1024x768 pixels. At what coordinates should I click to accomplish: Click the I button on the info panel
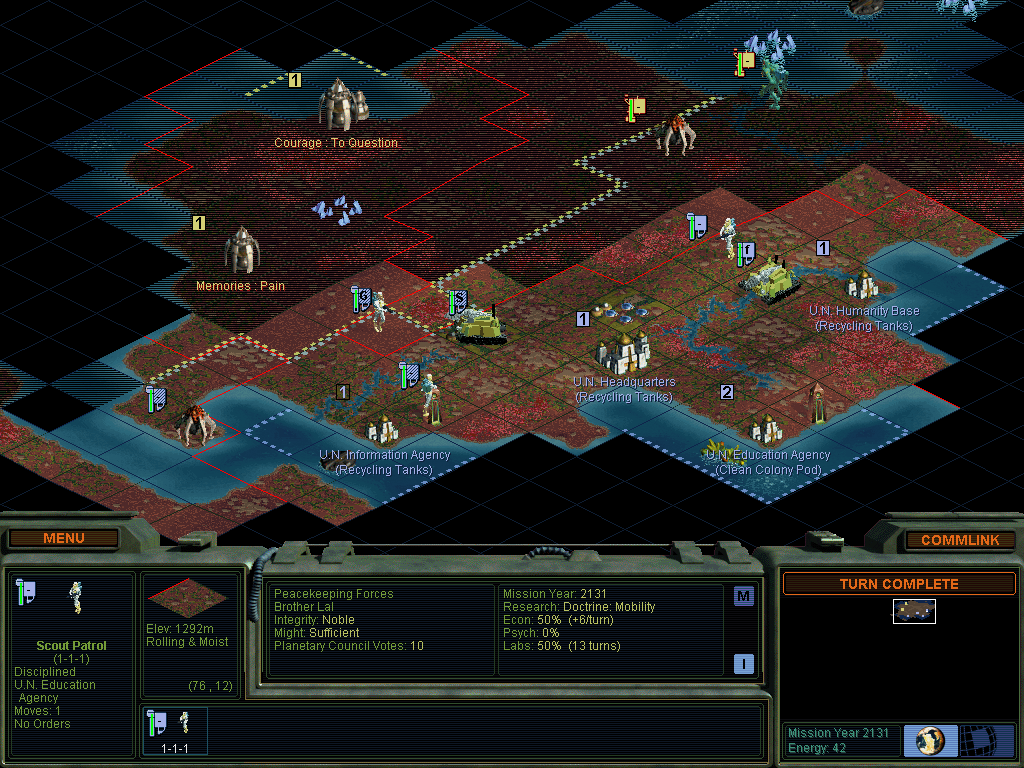(743, 663)
